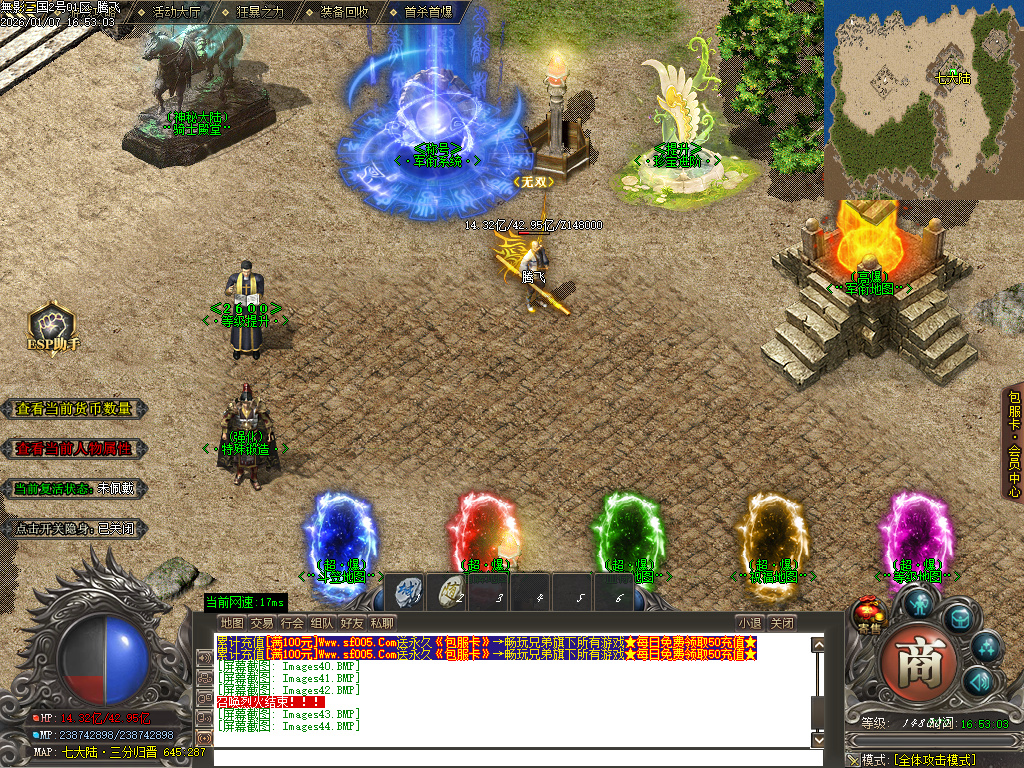Select the 交易 tab
This screenshot has height=768, width=1024.
(262, 623)
